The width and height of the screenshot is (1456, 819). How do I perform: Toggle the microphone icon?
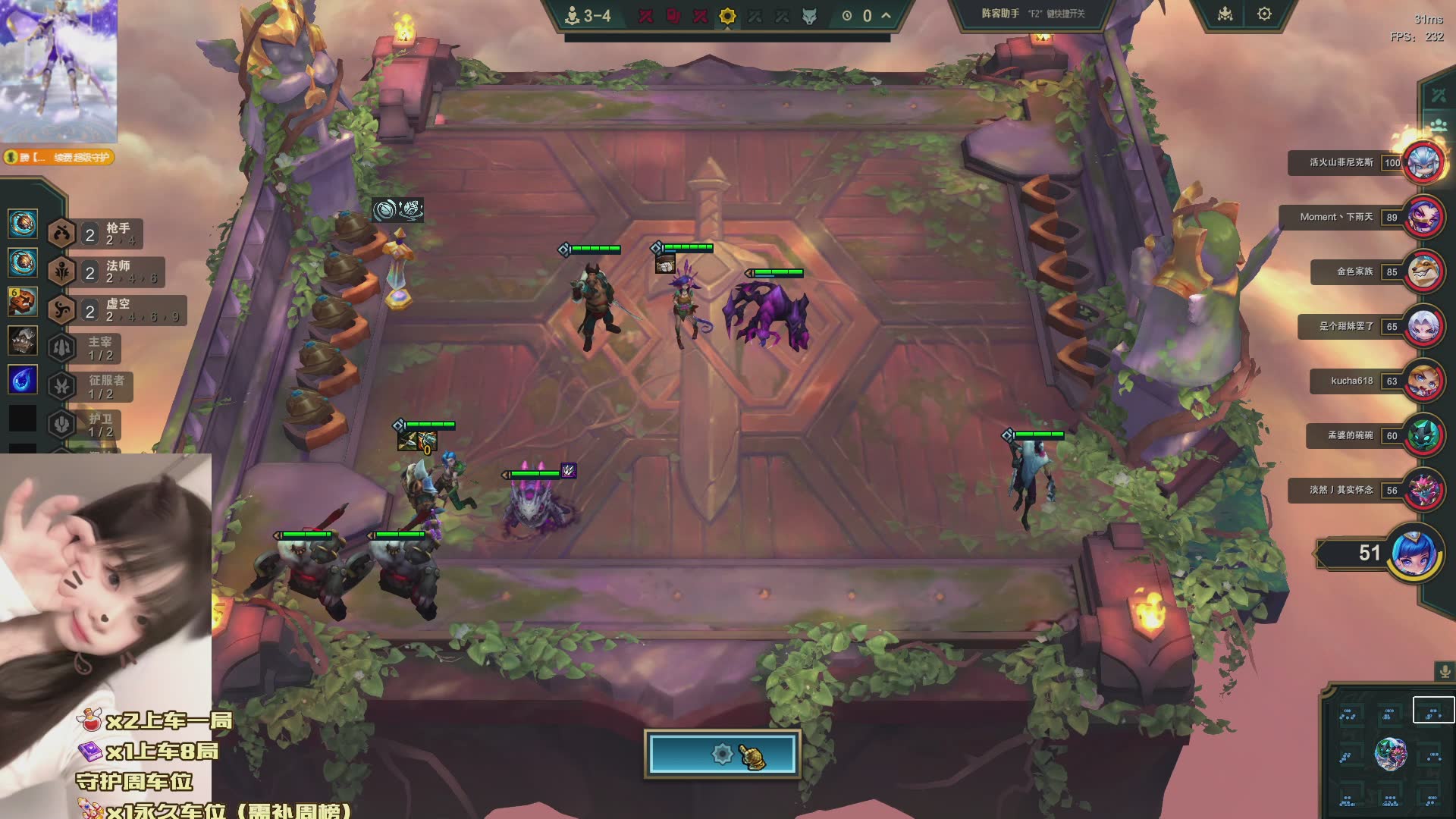click(x=1445, y=672)
